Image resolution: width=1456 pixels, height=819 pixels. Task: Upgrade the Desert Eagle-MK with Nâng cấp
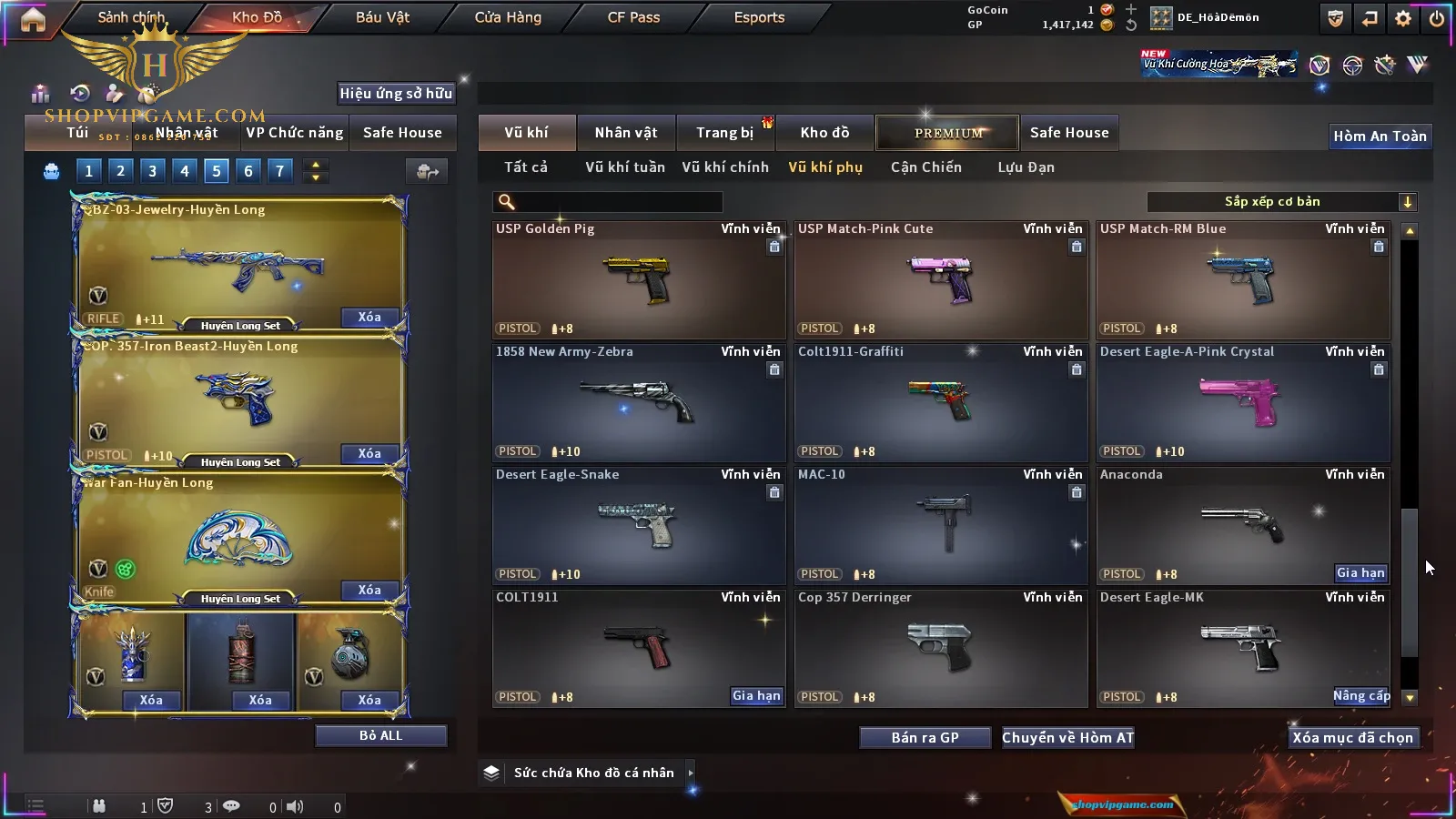click(1361, 696)
